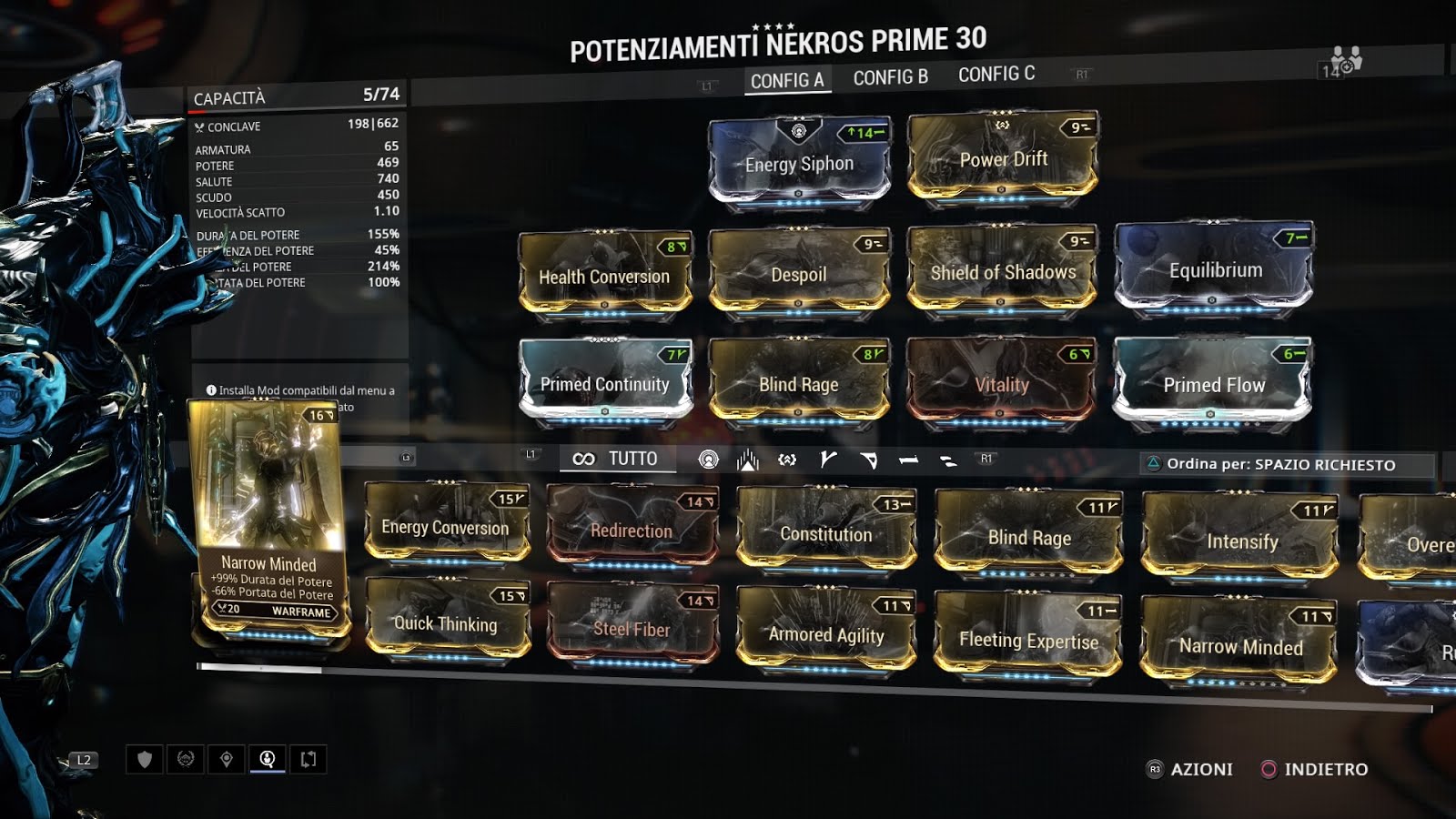Viewport: 1456px width, 819px height.
Task: Select the infinity TUTTO filter icon
Action: 582,460
